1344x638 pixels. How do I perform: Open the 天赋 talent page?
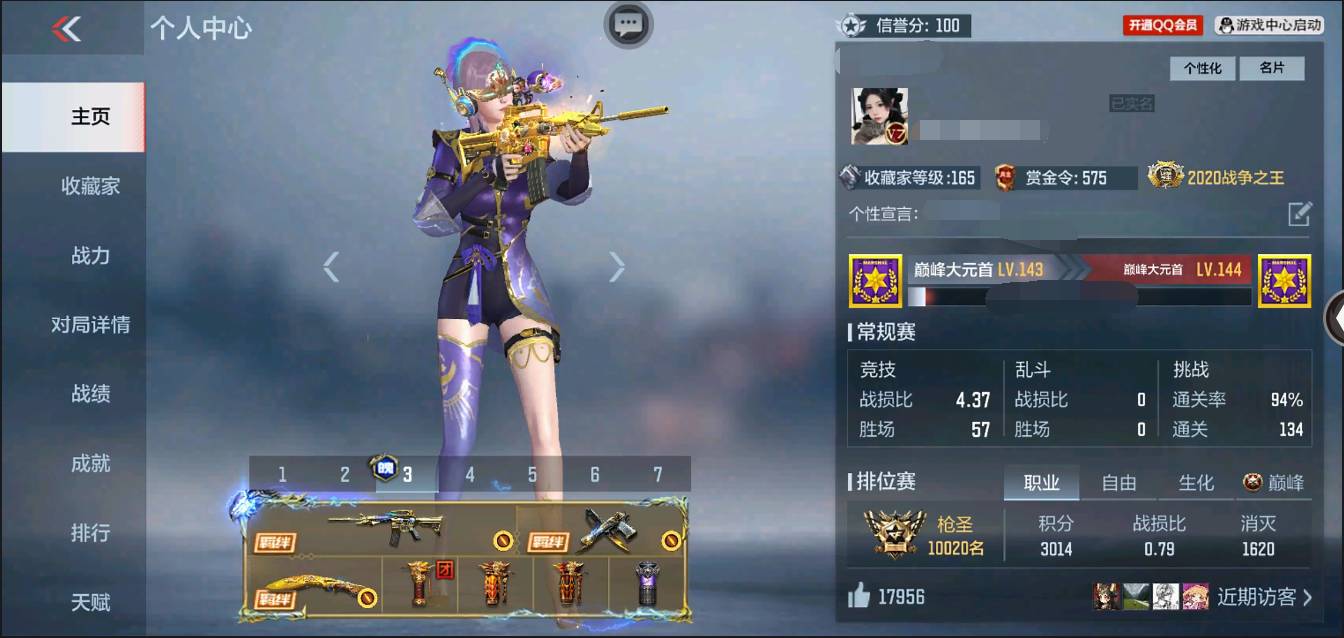click(x=90, y=602)
